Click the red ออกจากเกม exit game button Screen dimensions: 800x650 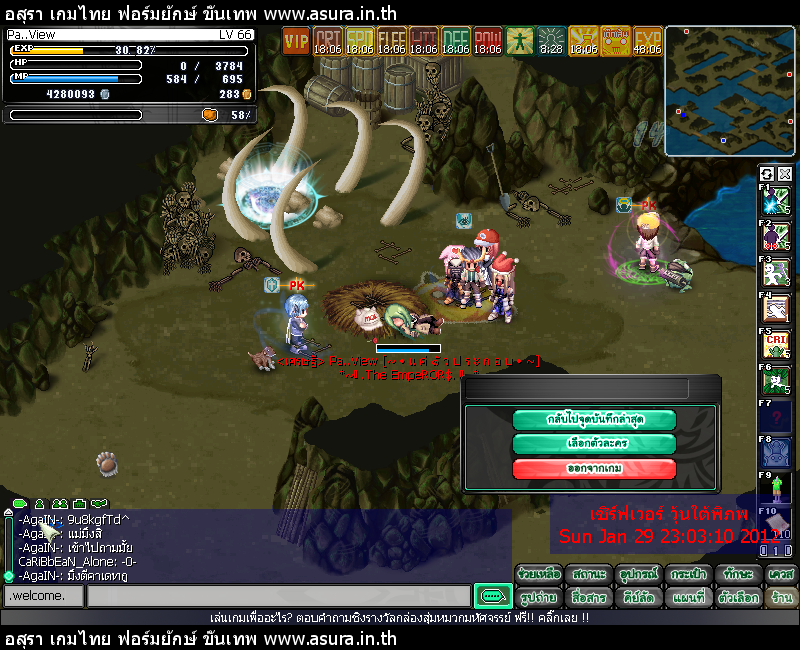594,468
